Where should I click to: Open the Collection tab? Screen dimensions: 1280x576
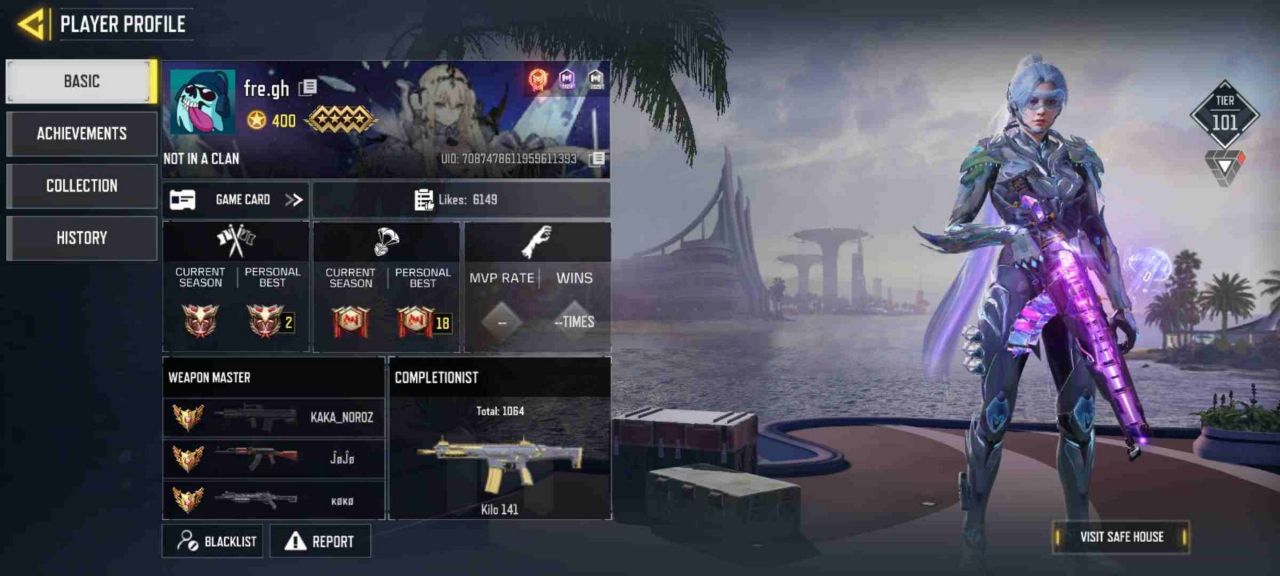click(x=81, y=185)
